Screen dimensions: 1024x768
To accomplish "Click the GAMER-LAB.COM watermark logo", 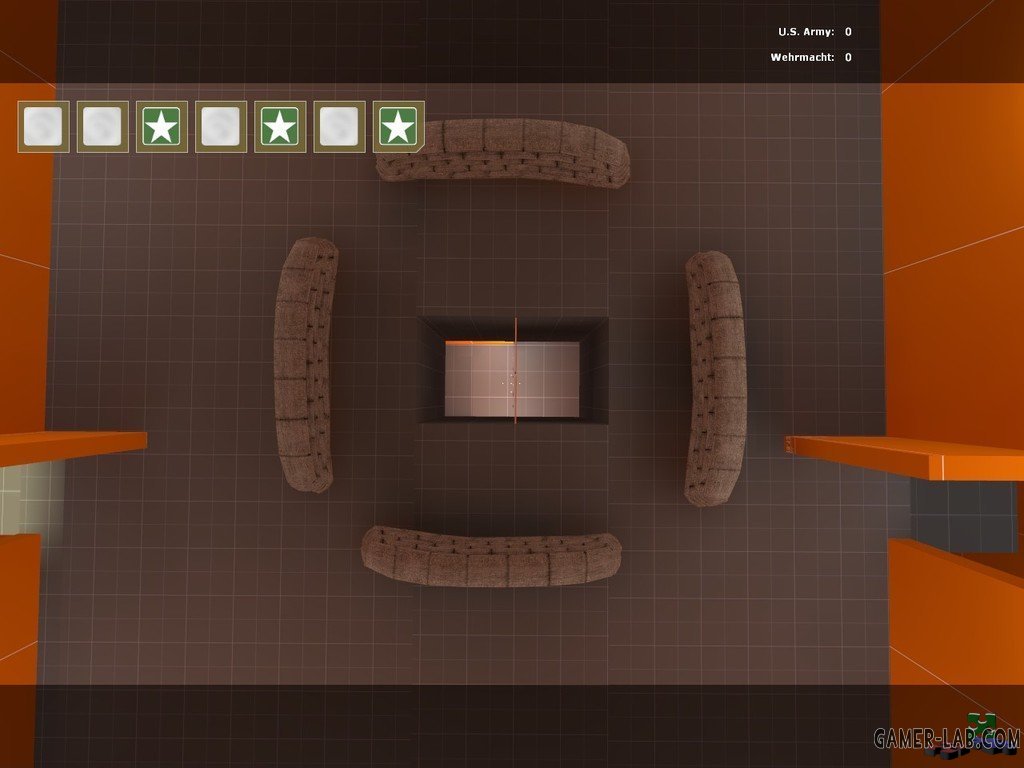I will (946, 738).
